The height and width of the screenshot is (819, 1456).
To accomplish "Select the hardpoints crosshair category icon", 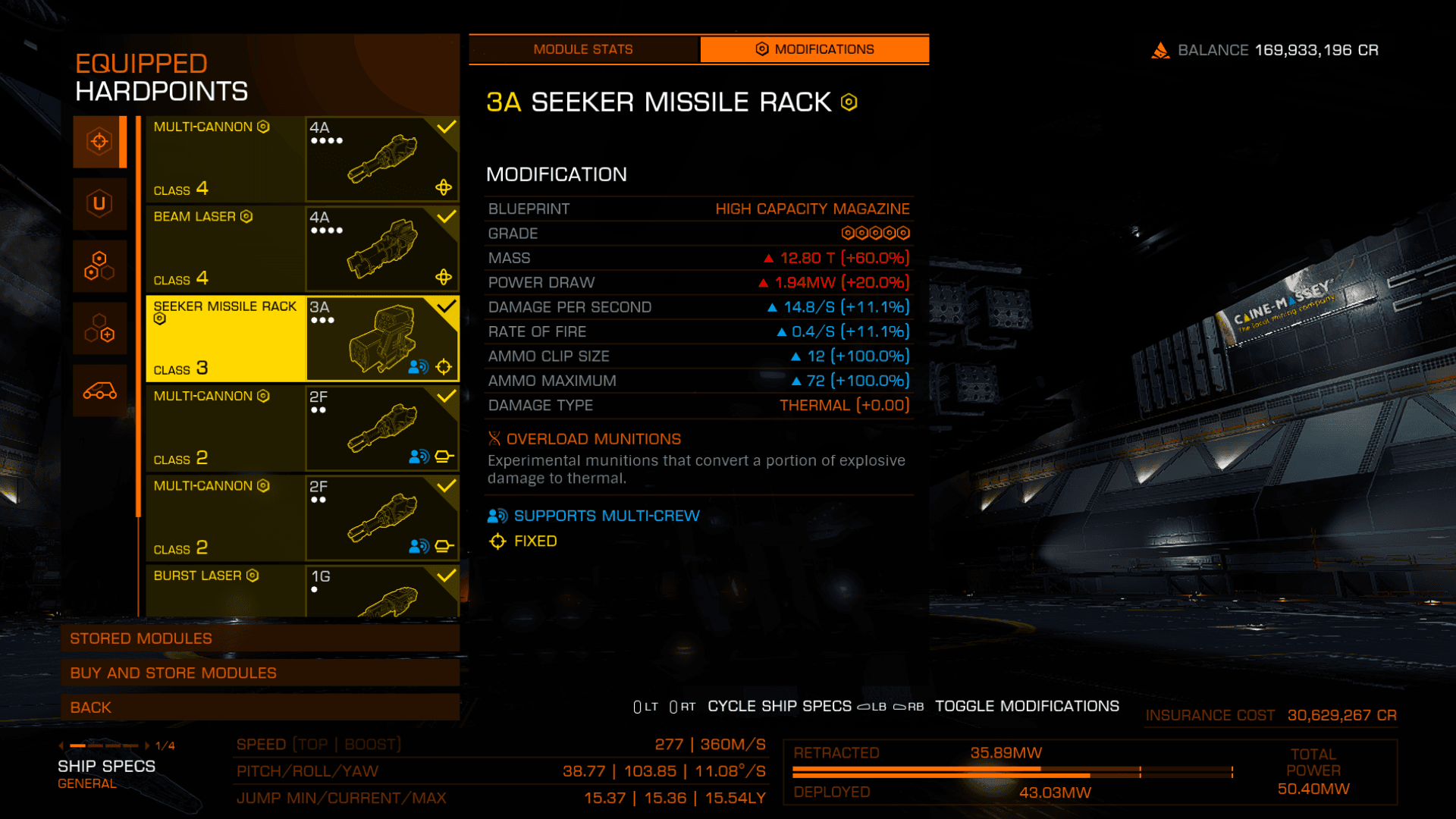I will pyautogui.click(x=99, y=142).
